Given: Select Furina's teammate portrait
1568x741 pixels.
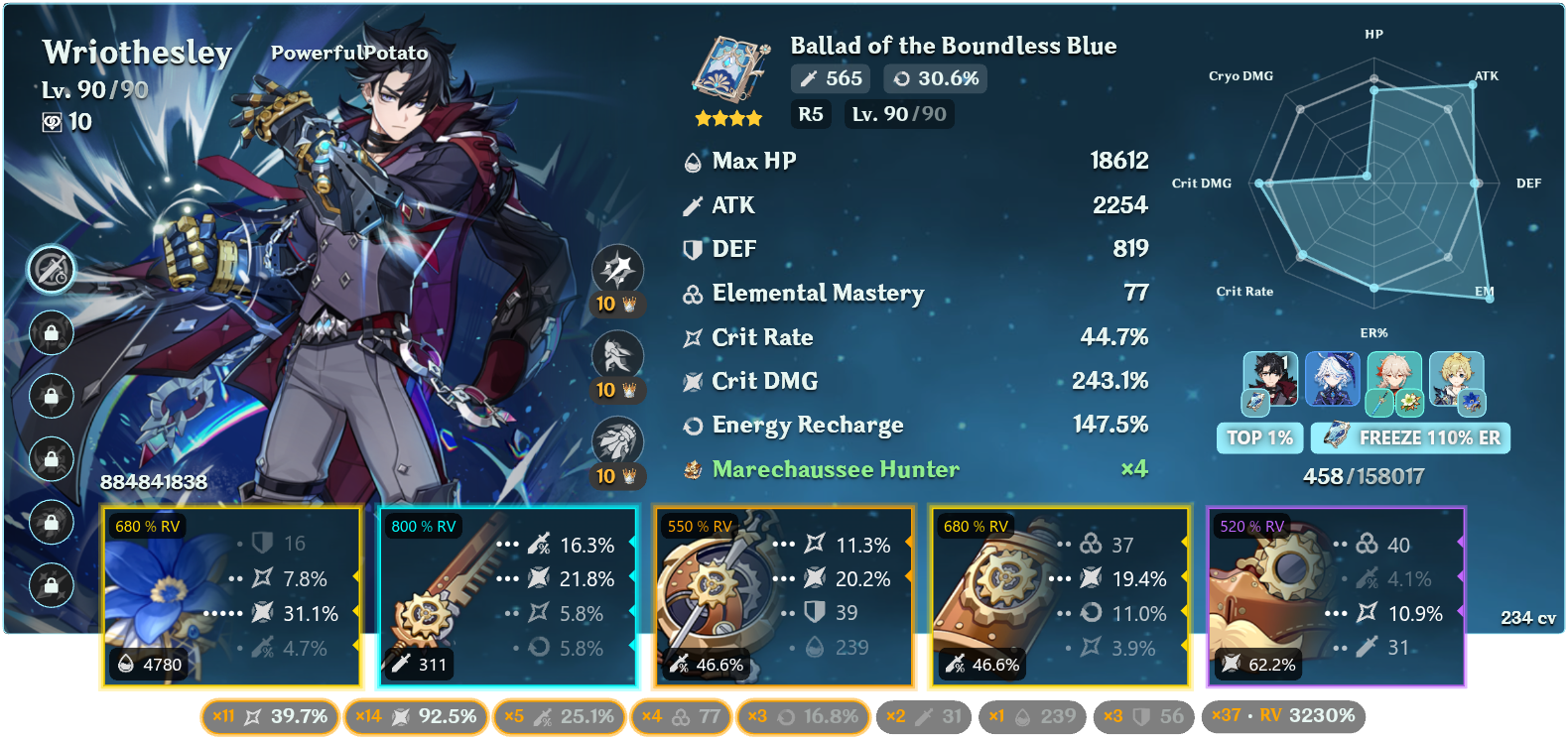Looking at the screenshot, I should tap(1335, 380).
